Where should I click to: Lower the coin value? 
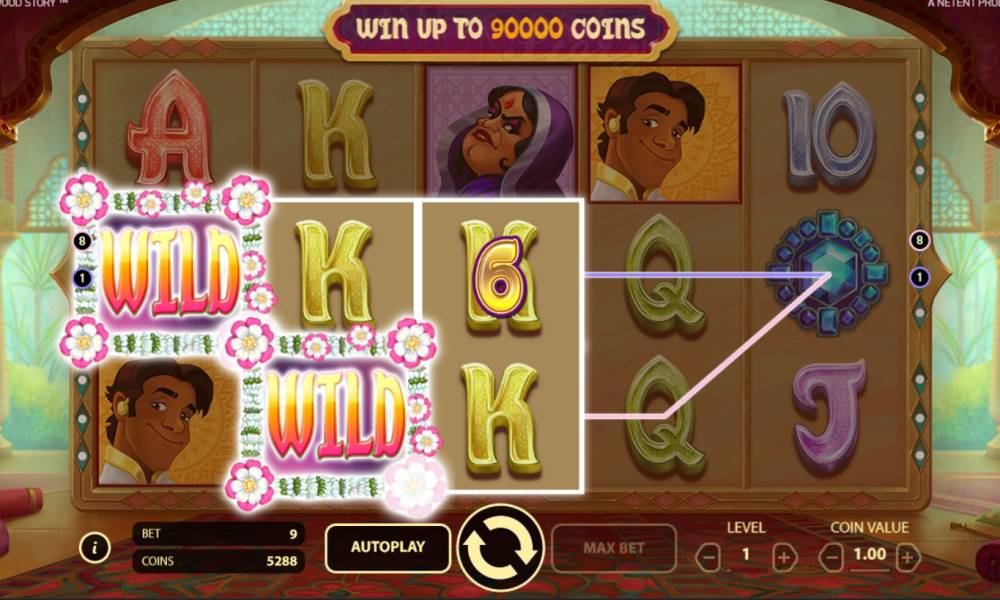coord(831,556)
